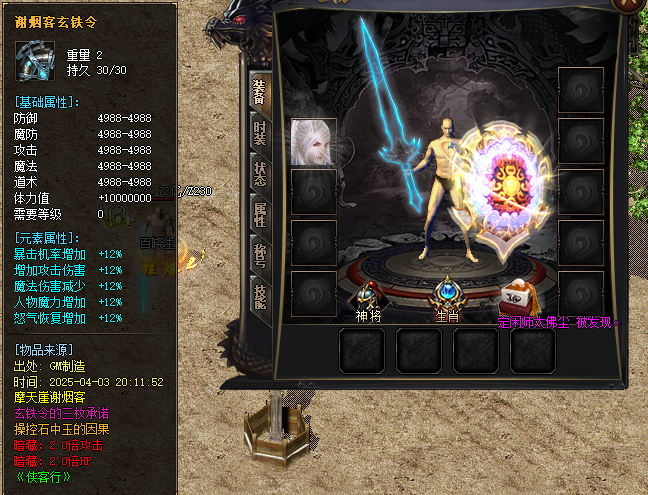Show the 属性 (Attributes) tab
This screenshot has width=648, height=495.
(x=259, y=214)
